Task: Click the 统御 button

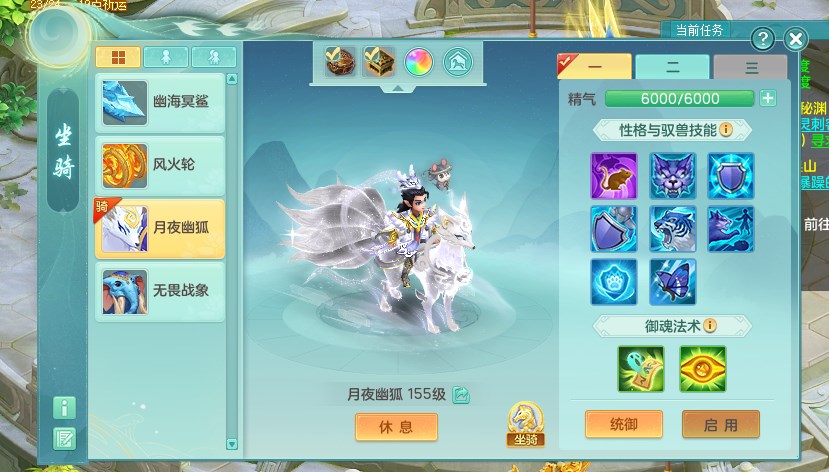Action: [x=623, y=424]
